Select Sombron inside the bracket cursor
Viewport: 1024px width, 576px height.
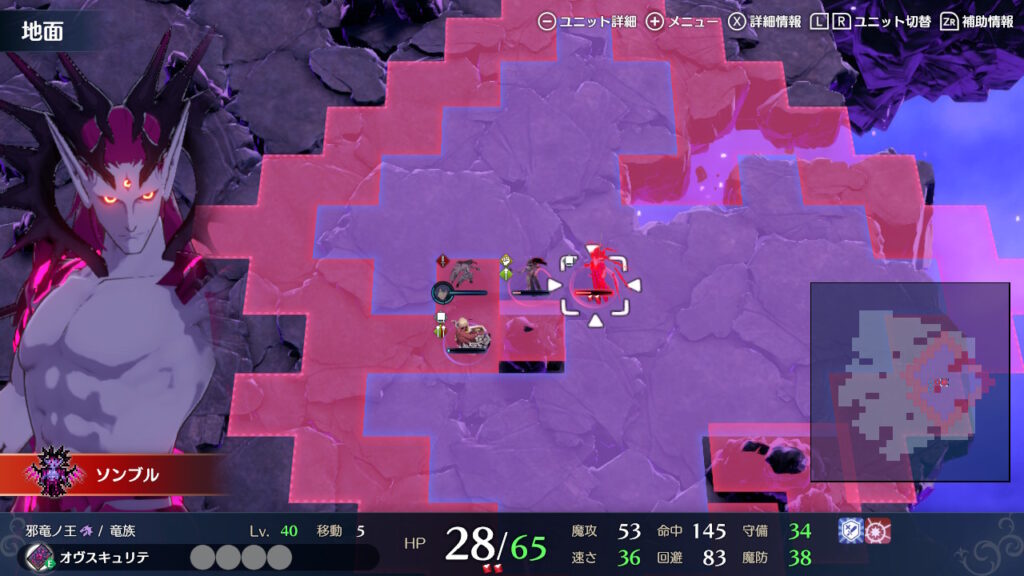(x=596, y=278)
